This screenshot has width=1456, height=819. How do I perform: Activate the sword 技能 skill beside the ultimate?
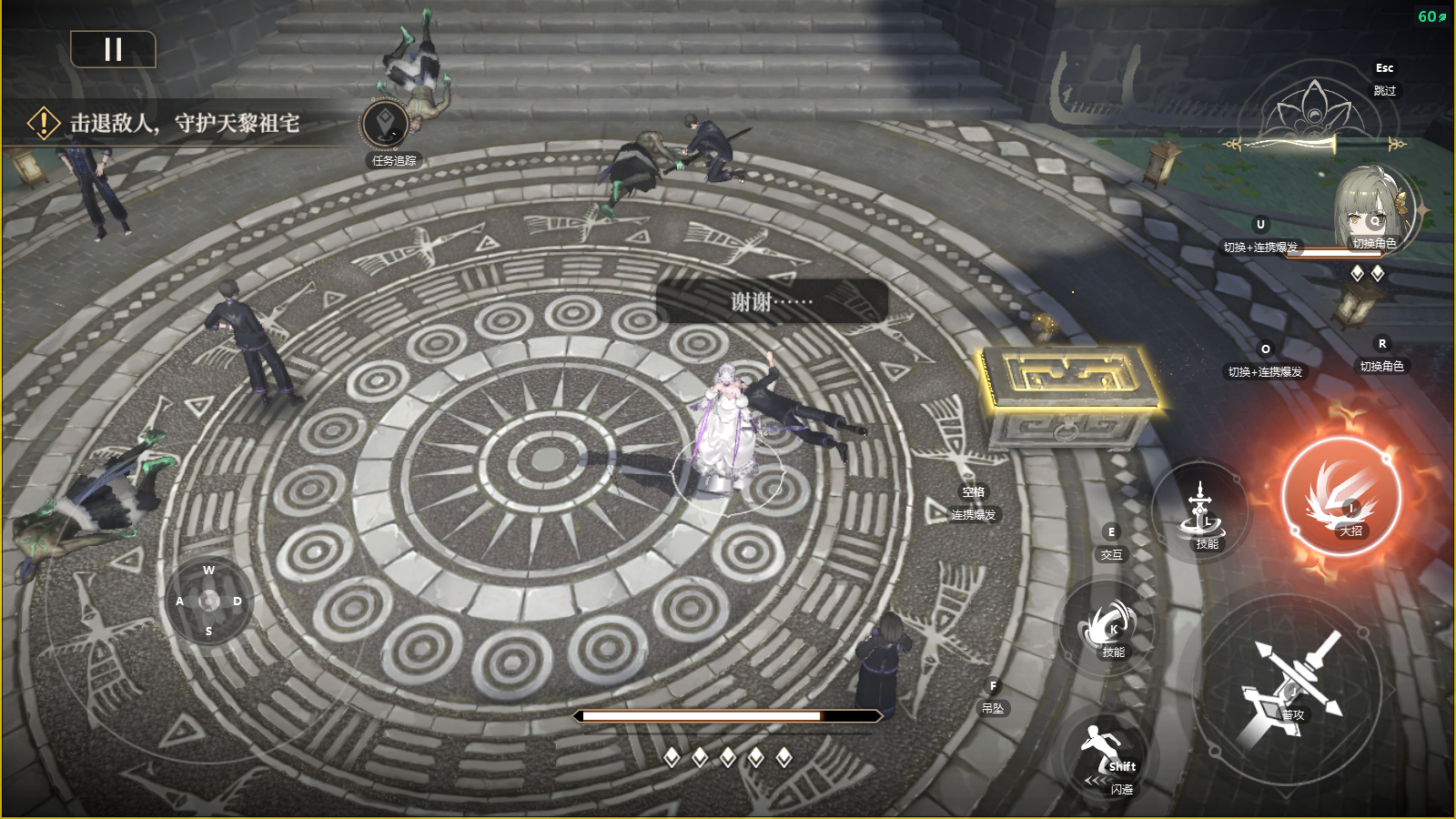[x=1201, y=513]
